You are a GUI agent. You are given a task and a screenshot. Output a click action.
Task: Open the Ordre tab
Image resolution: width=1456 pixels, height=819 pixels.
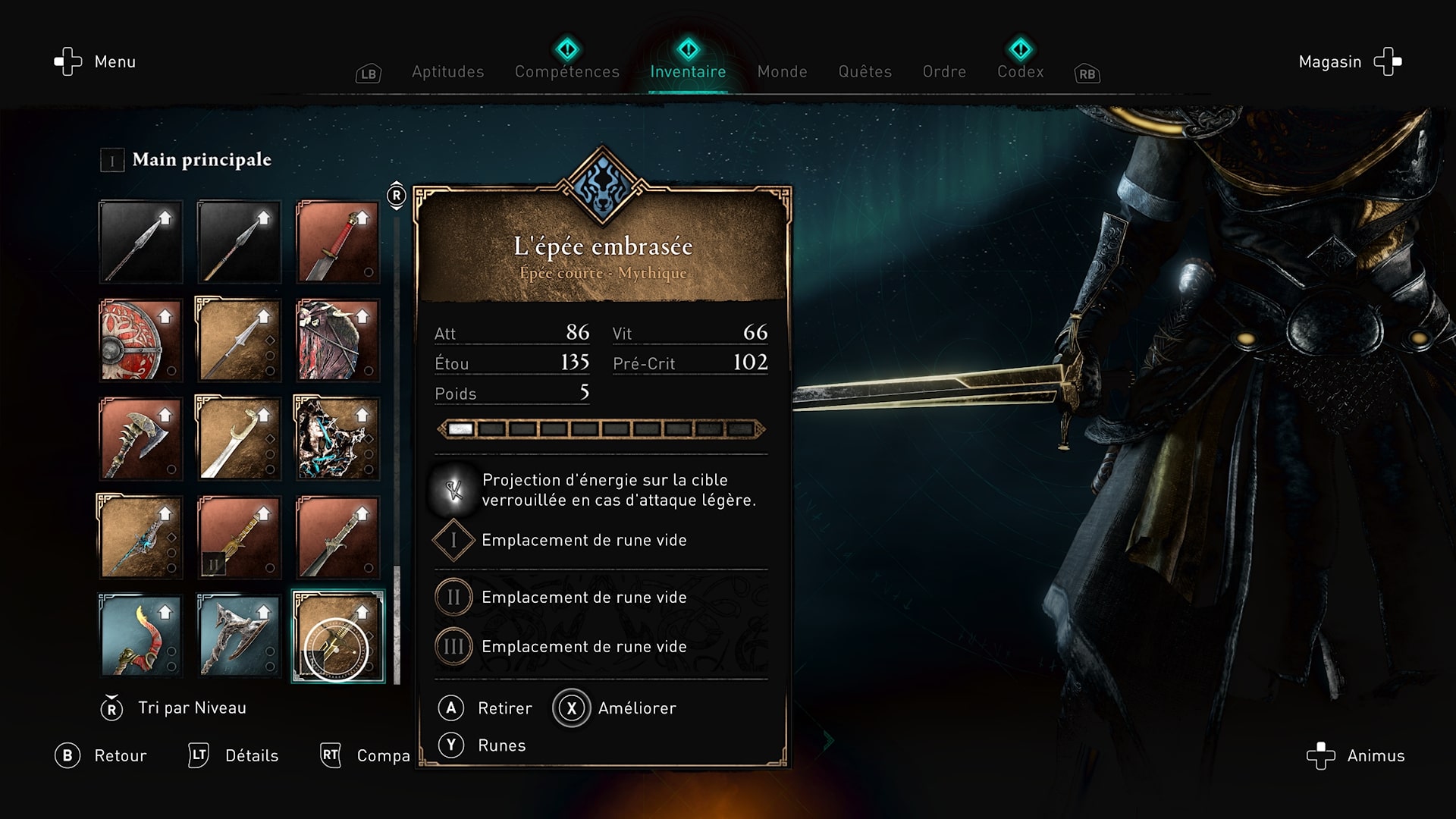tap(944, 71)
